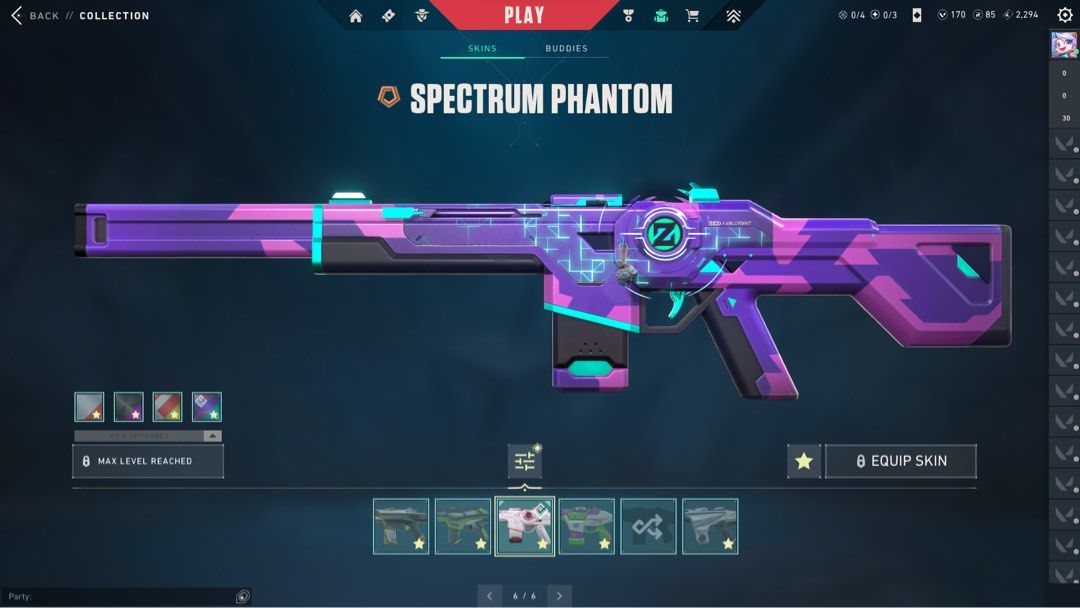1080x608 pixels.
Task: Open the player profile avatar
Action: tap(1063, 46)
